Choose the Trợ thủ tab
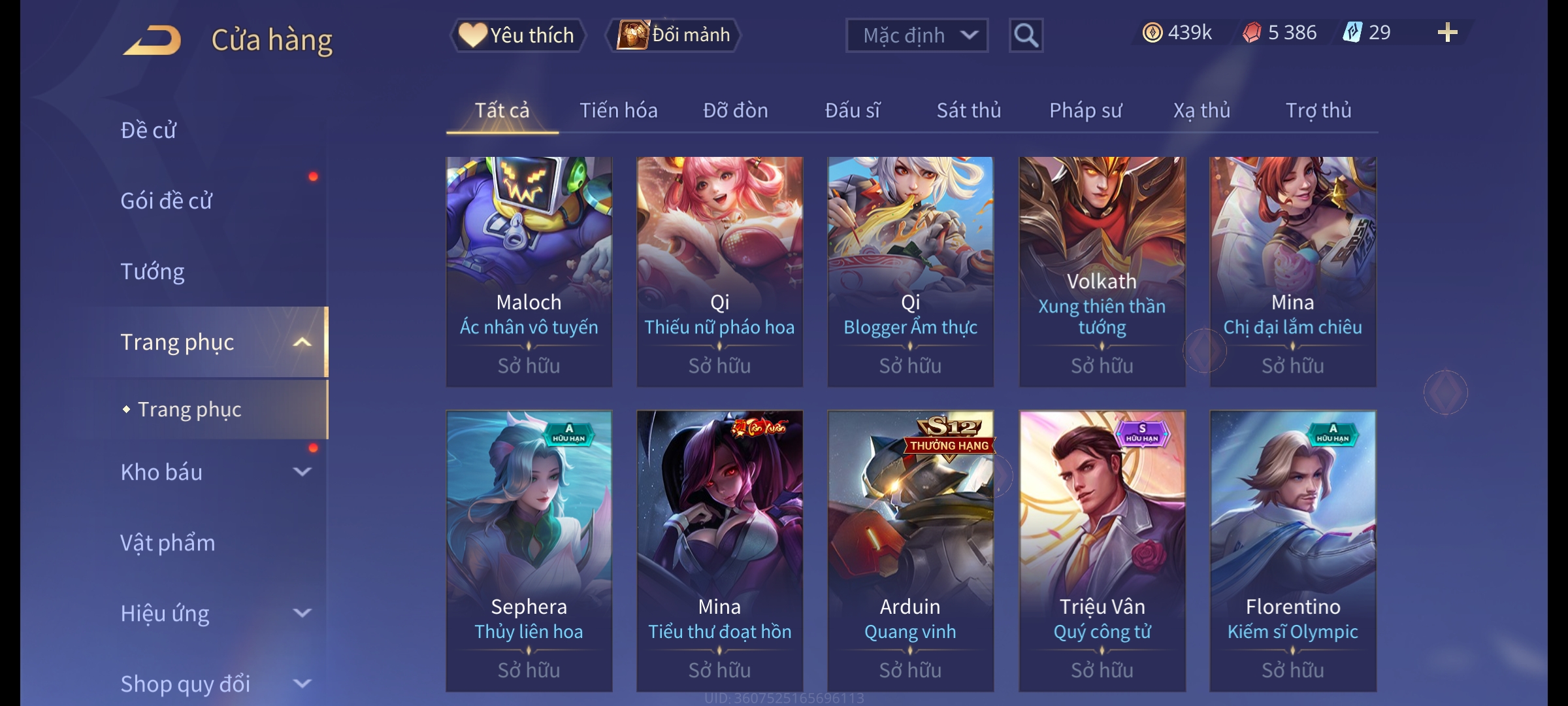This screenshot has width=1568, height=706. [x=1318, y=110]
